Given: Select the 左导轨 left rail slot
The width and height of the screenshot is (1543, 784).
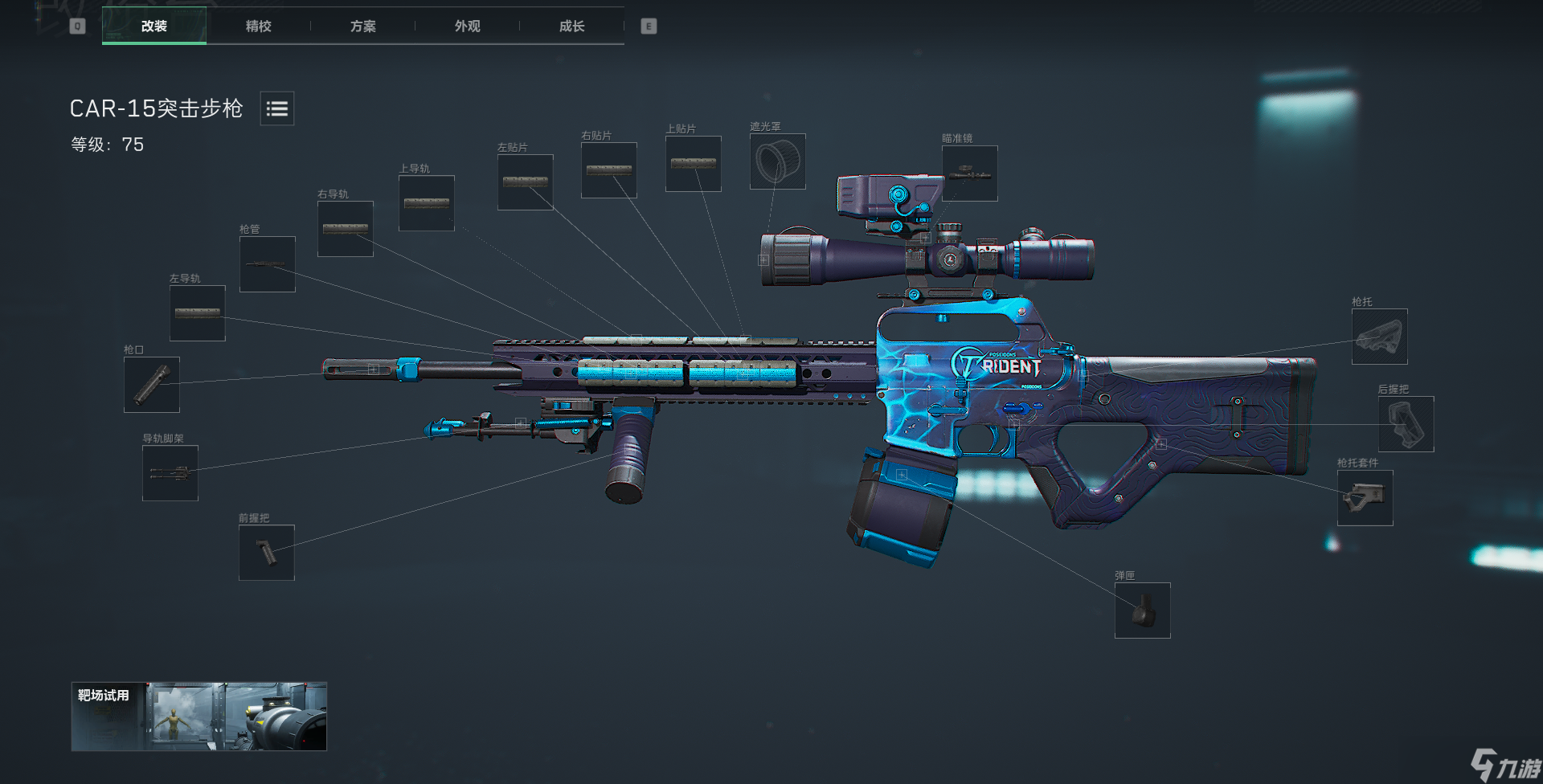Looking at the screenshot, I should point(198,313).
